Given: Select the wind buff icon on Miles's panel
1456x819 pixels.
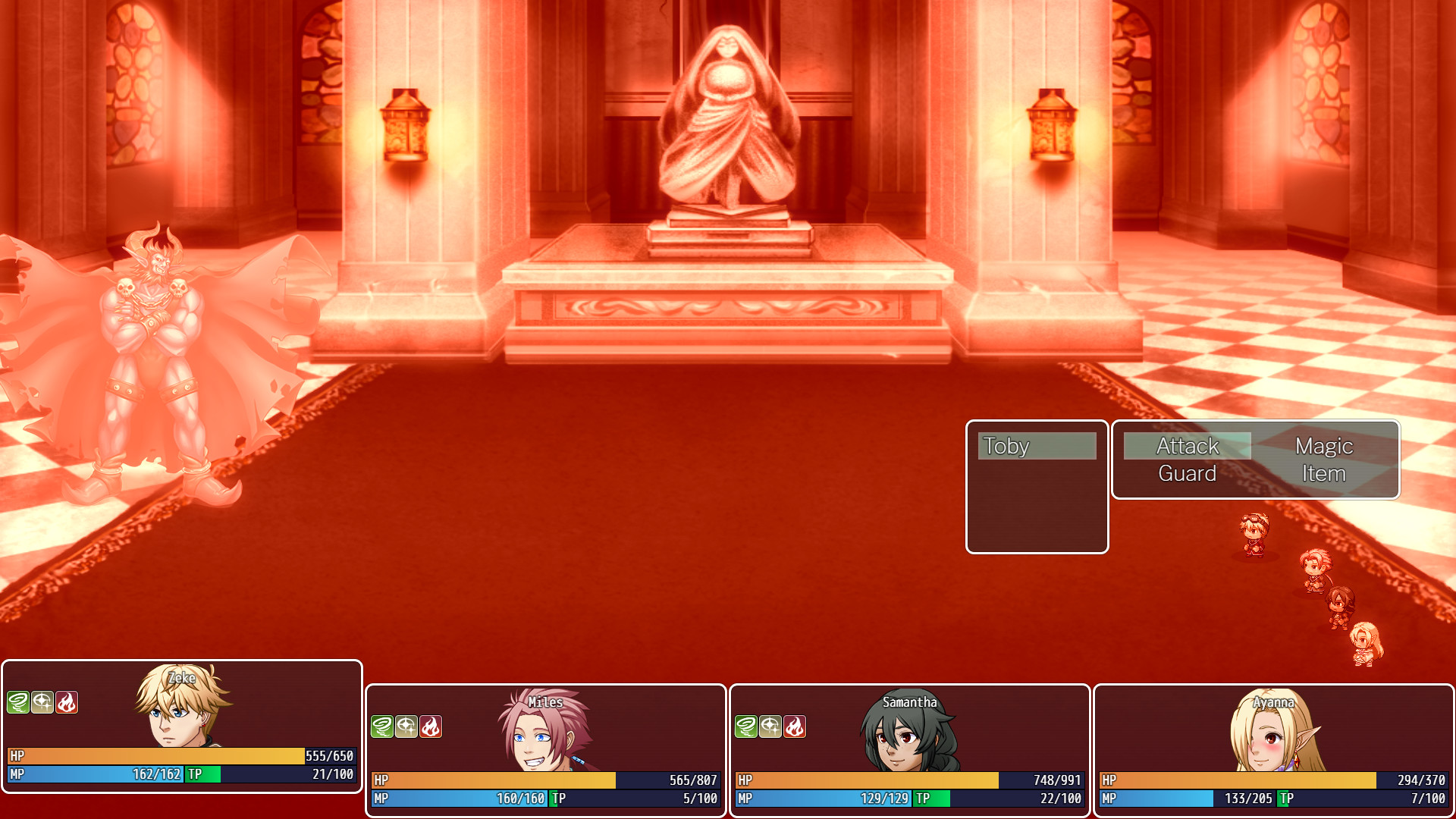Looking at the screenshot, I should [x=383, y=726].
